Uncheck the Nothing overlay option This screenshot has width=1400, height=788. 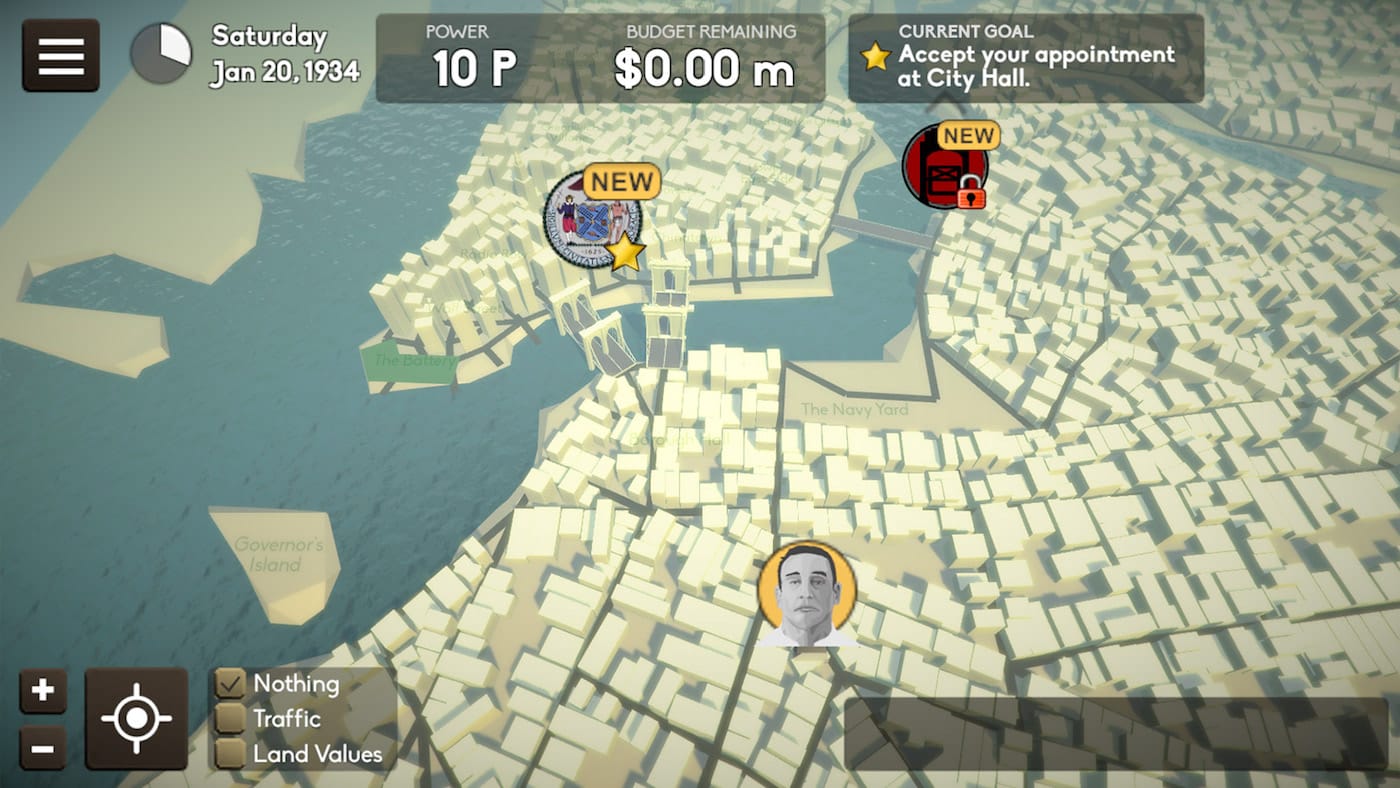pyautogui.click(x=232, y=683)
